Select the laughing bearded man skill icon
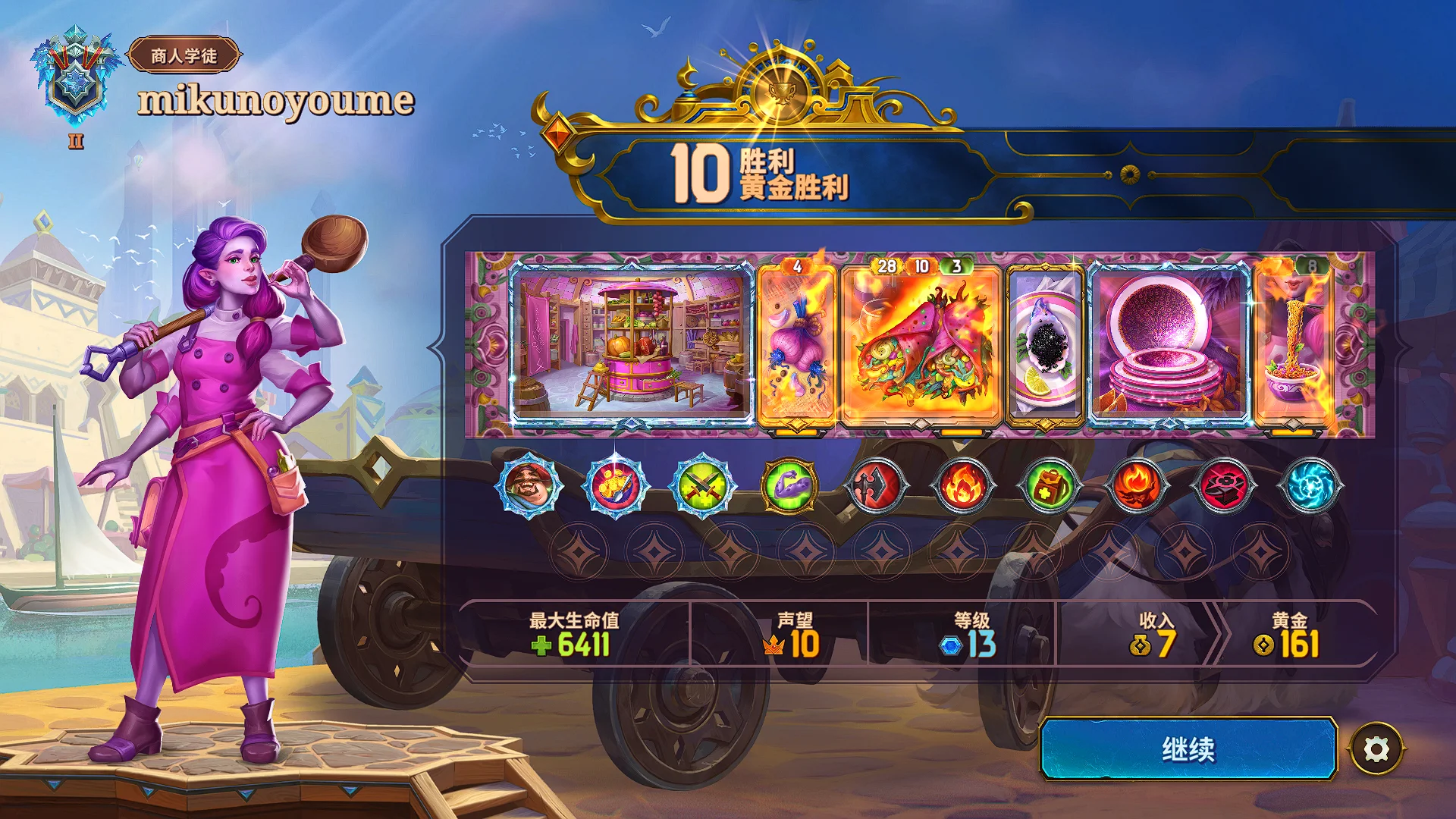1456x819 pixels. pos(529,485)
